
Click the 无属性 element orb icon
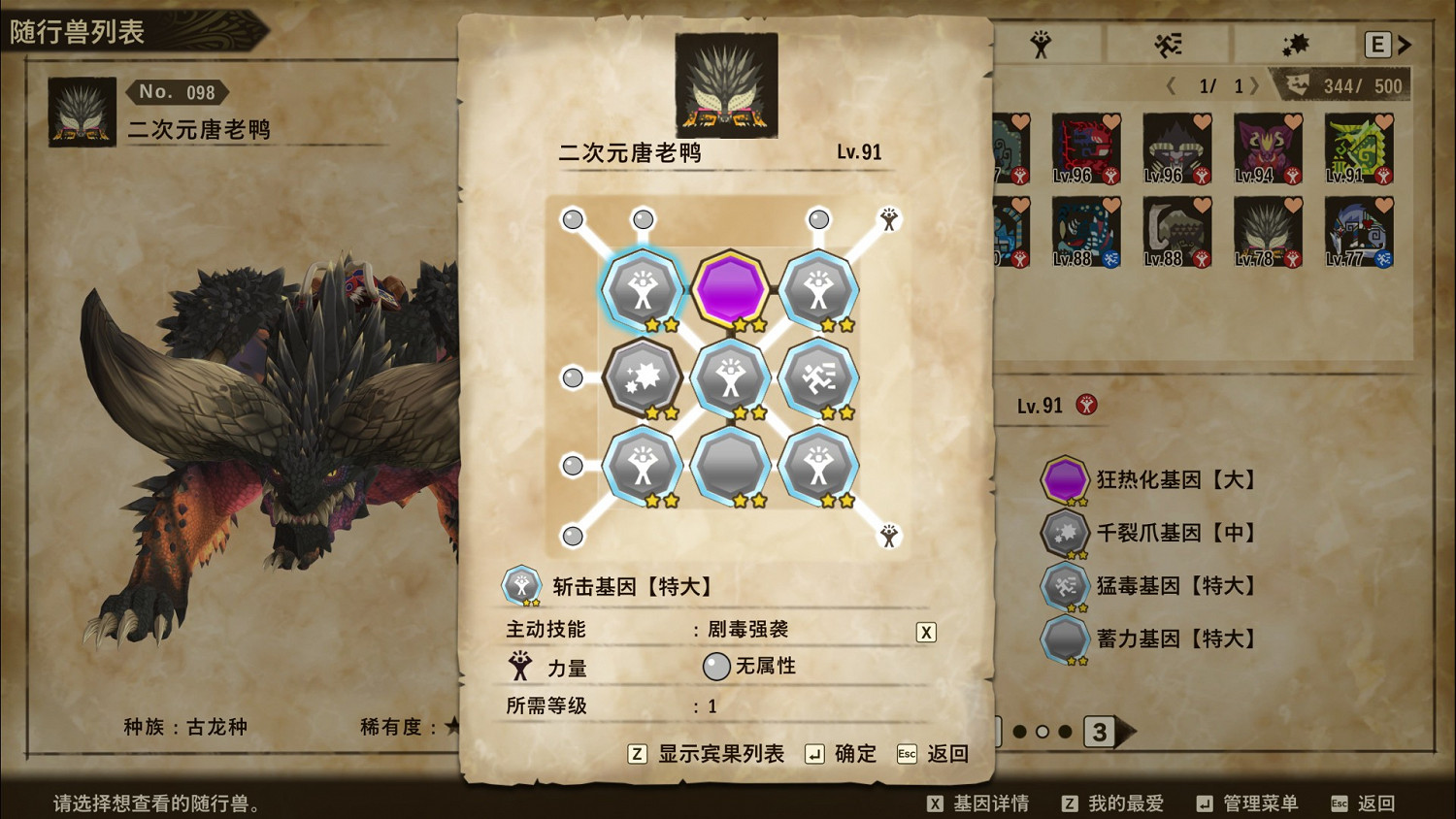pyautogui.click(x=715, y=666)
